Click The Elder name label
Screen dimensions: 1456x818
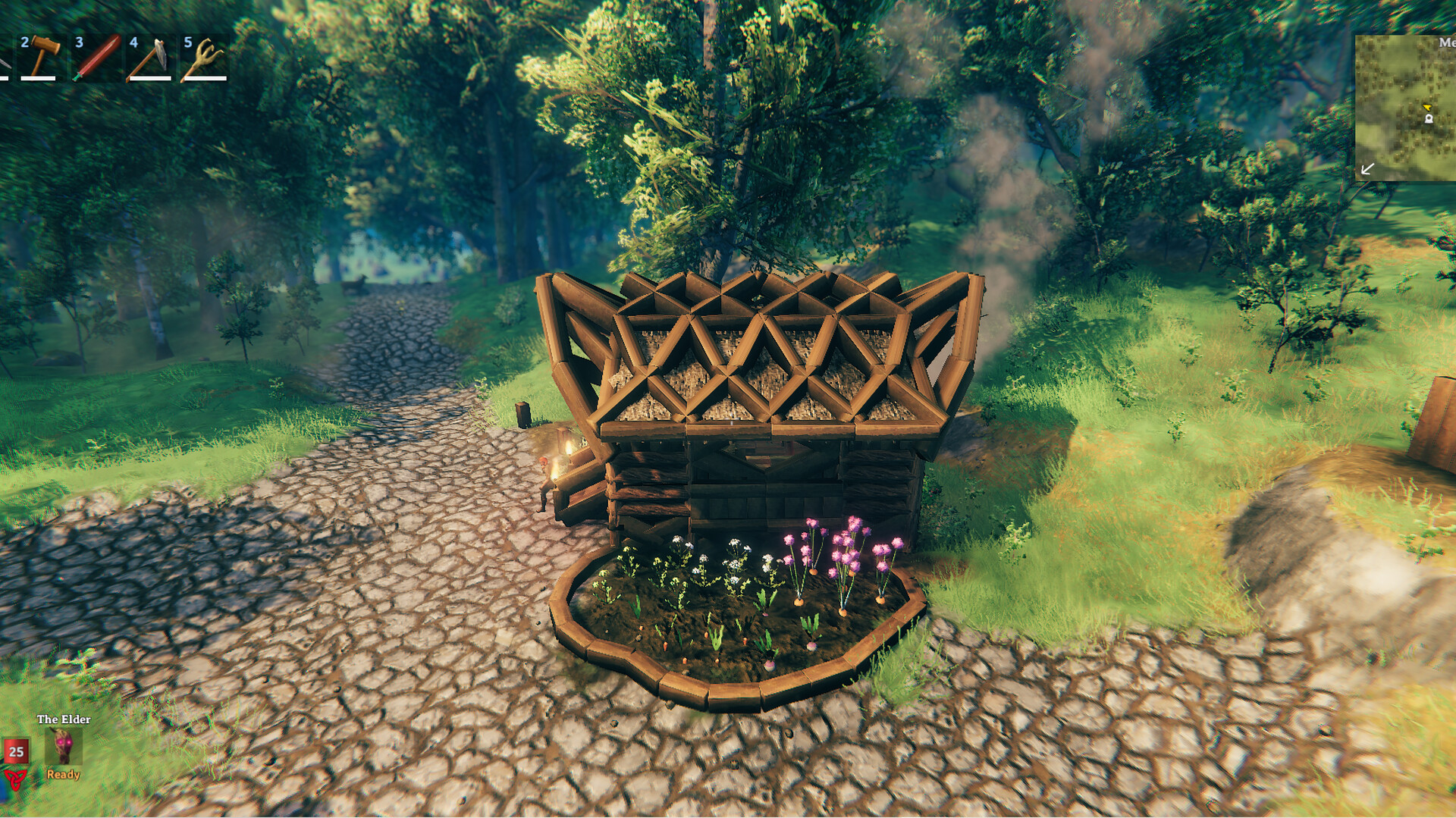point(63,720)
